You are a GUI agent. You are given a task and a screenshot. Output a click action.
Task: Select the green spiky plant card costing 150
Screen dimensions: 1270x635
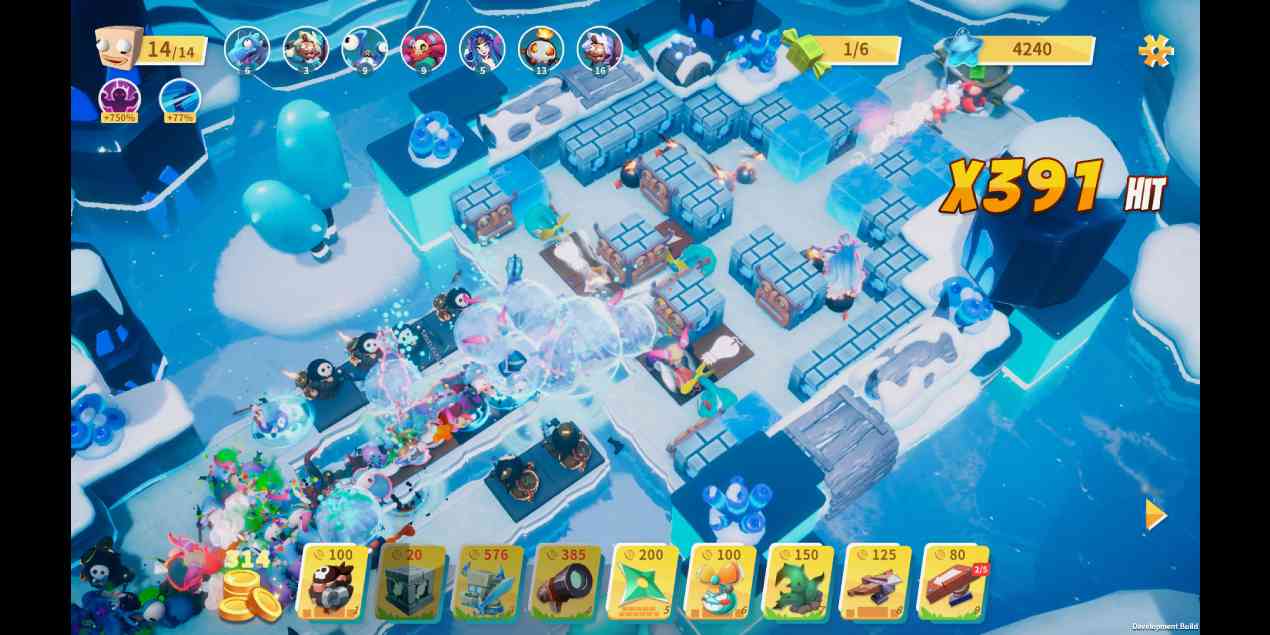(x=800, y=581)
